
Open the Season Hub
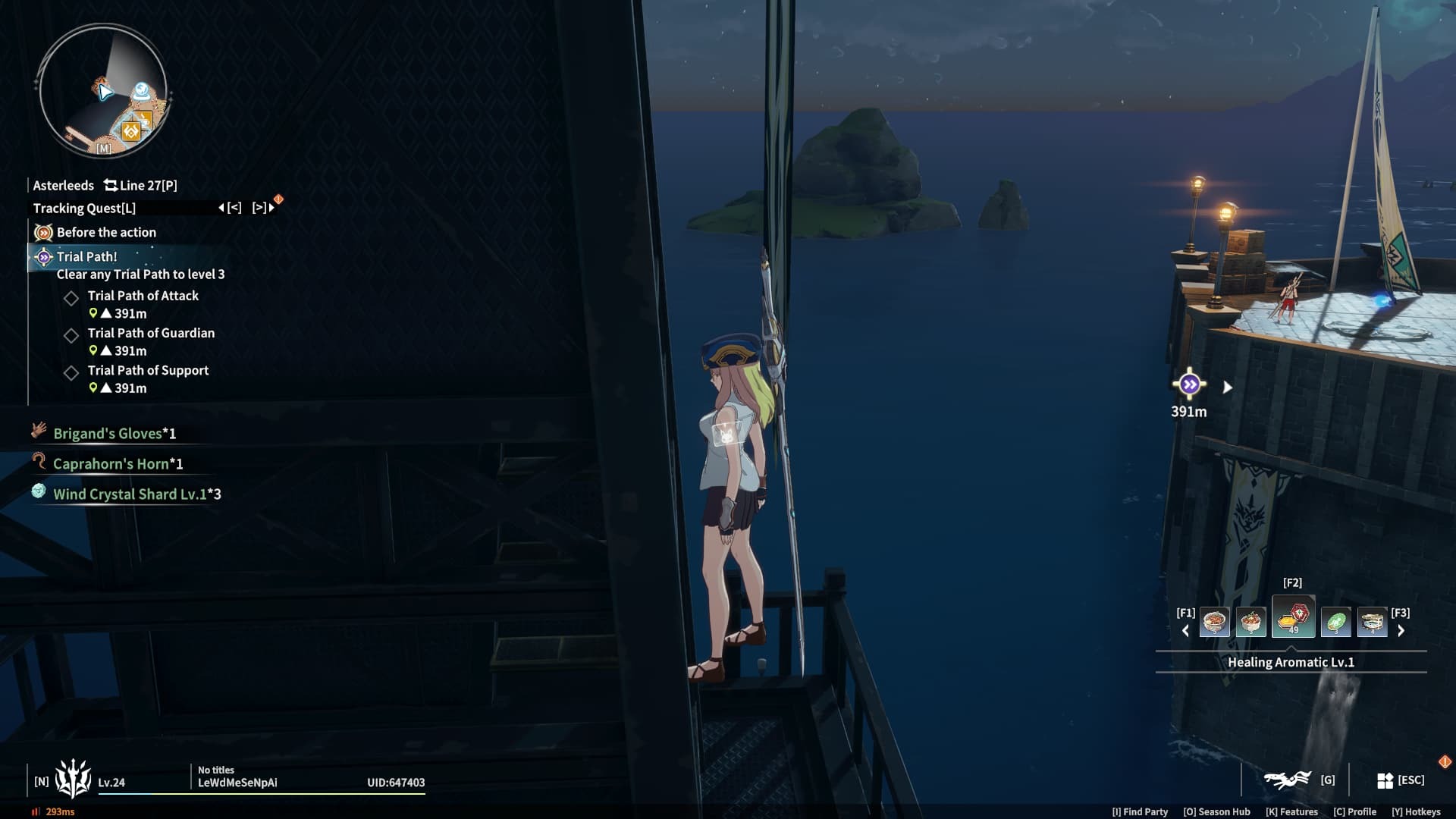tap(1216, 811)
